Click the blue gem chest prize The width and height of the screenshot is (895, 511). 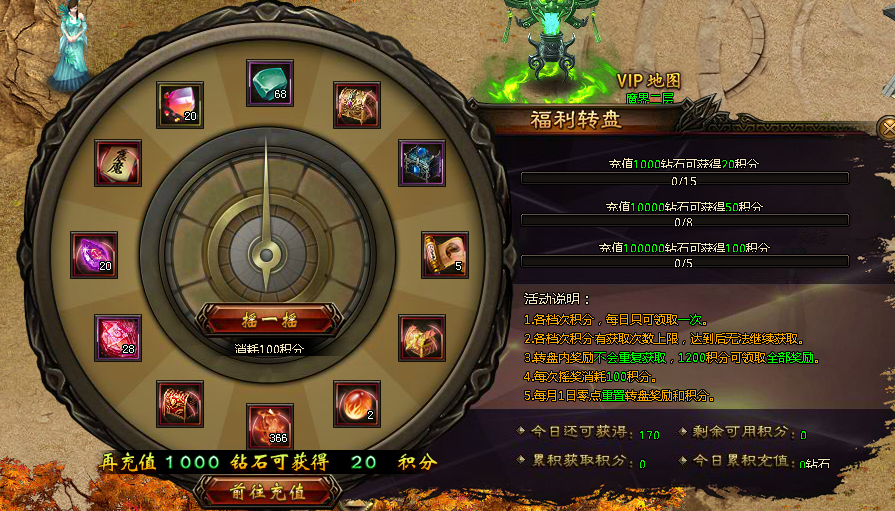coord(421,162)
